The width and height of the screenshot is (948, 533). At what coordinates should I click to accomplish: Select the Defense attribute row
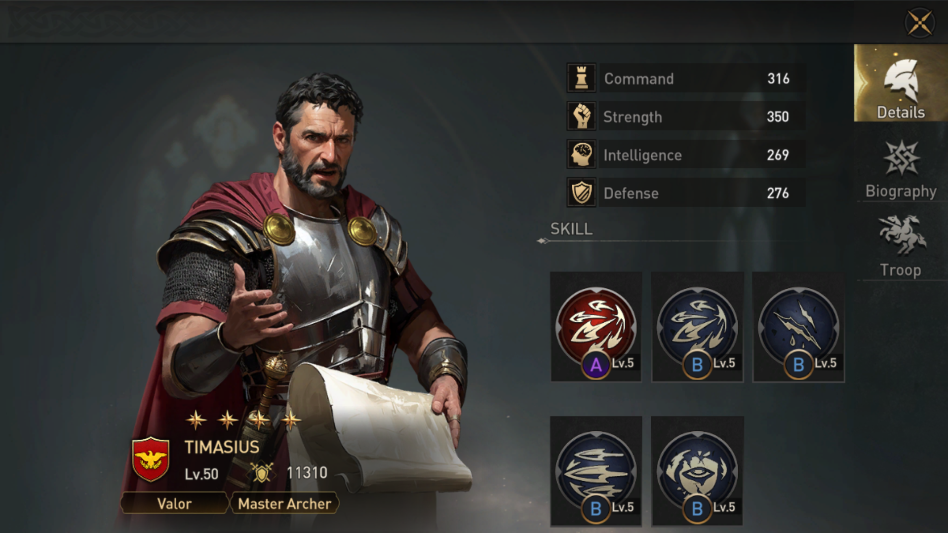tap(686, 193)
